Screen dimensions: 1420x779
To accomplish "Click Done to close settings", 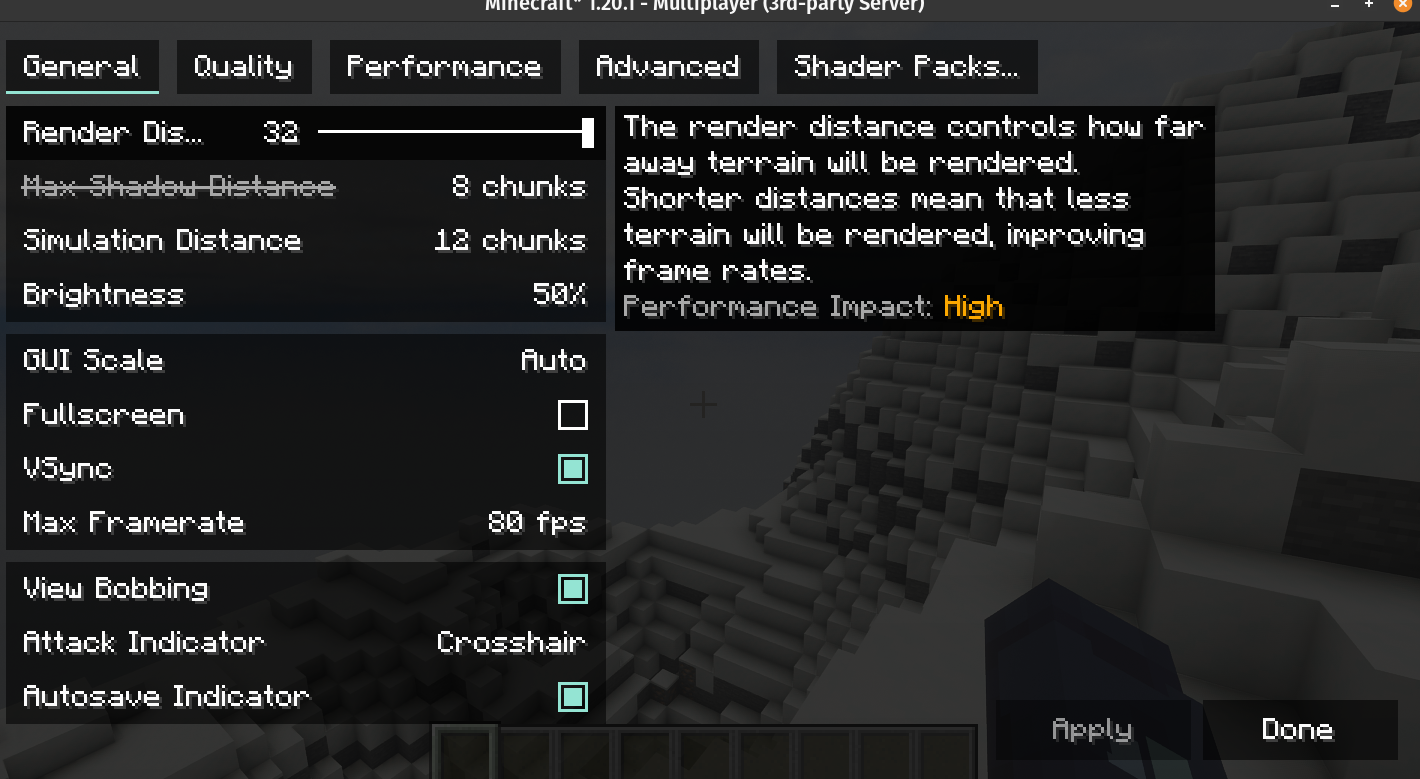I will [x=1299, y=730].
